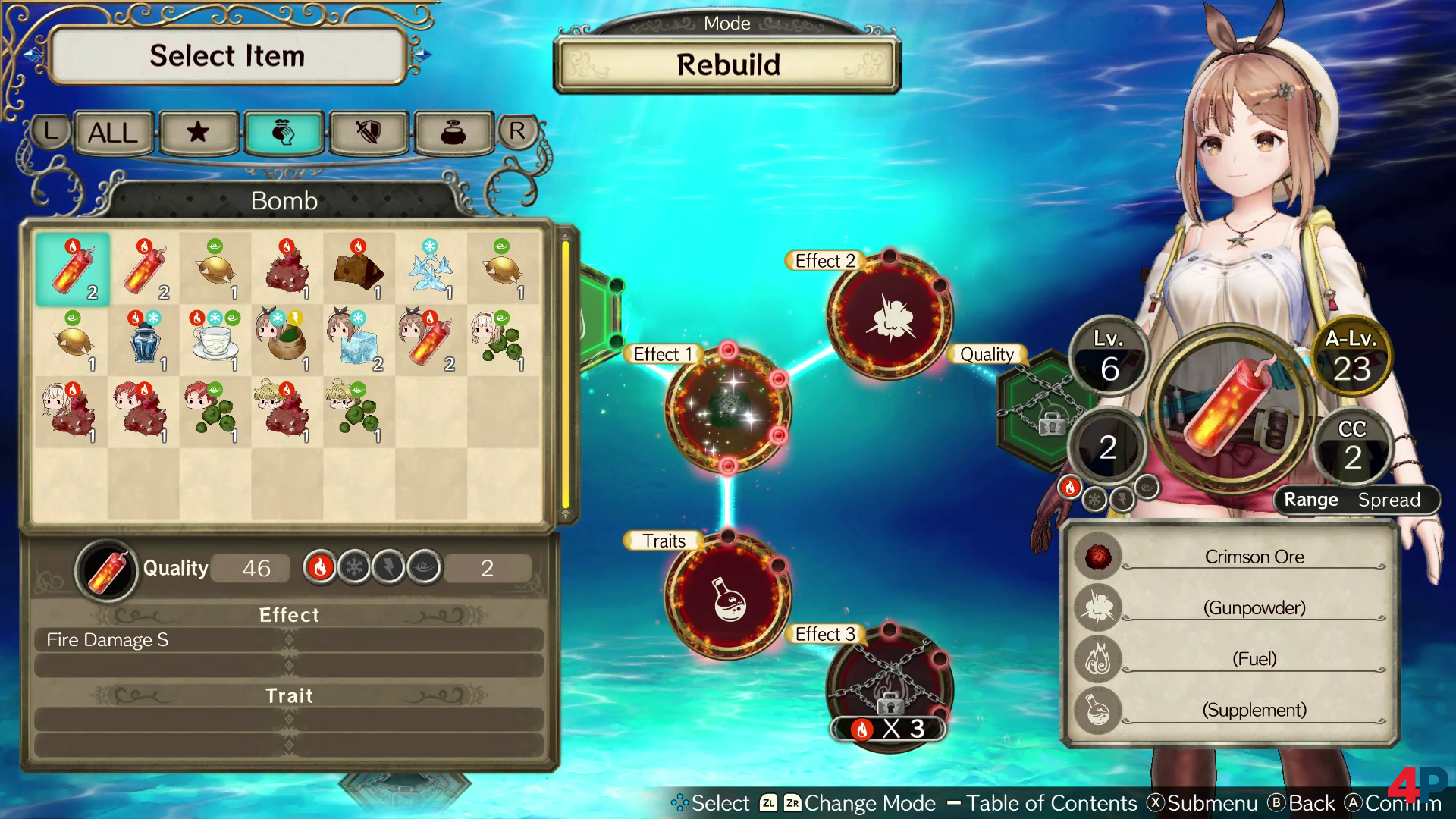Select the highlighted red bomb slot
1456x819 pixels.
(73, 268)
